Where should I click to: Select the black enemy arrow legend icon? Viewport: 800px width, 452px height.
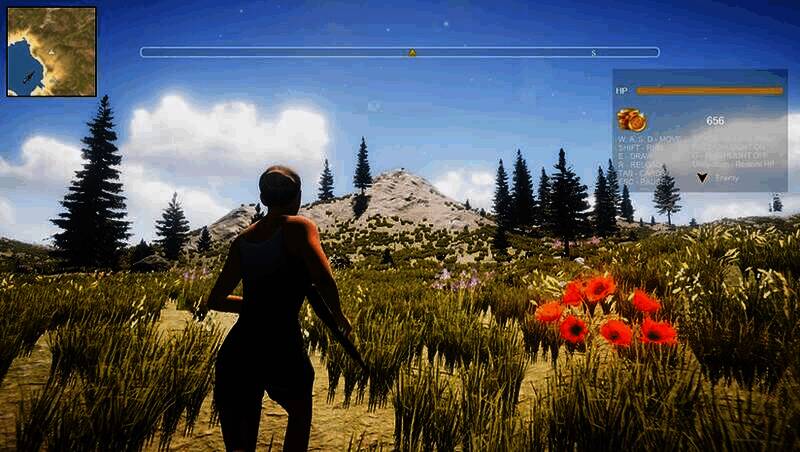pos(702,177)
